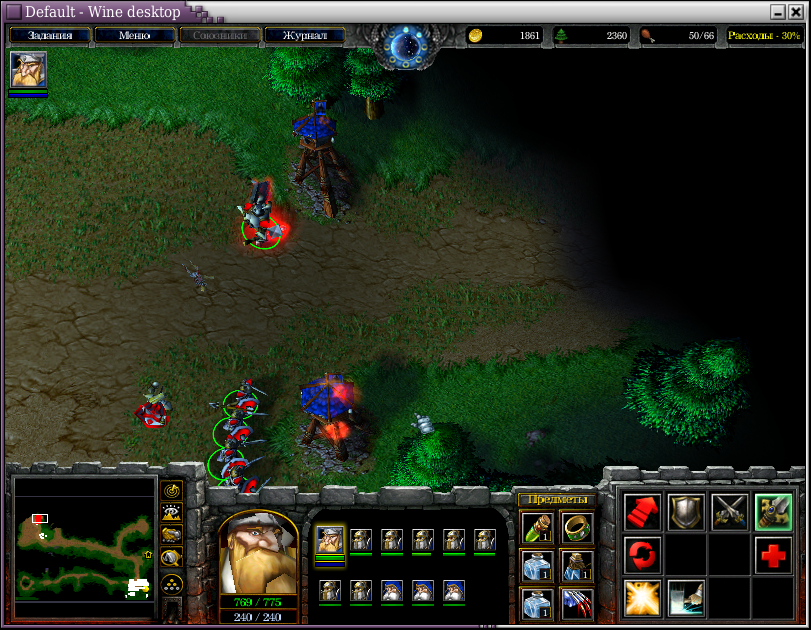Use the green scroll inventory item
Viewport: 811px width, 630px height.
537,527
